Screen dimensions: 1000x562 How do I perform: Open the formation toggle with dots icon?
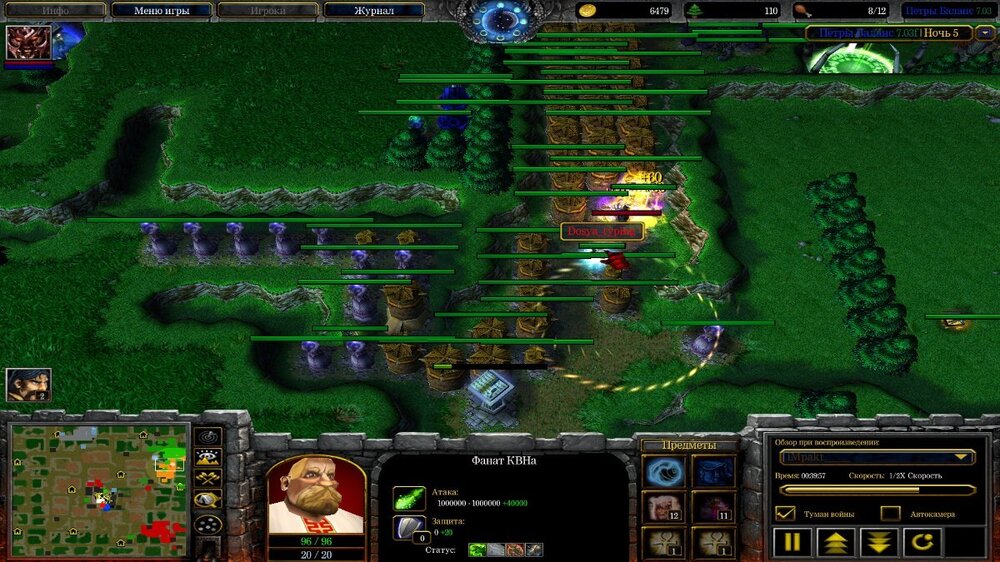(x=208, y=525)
